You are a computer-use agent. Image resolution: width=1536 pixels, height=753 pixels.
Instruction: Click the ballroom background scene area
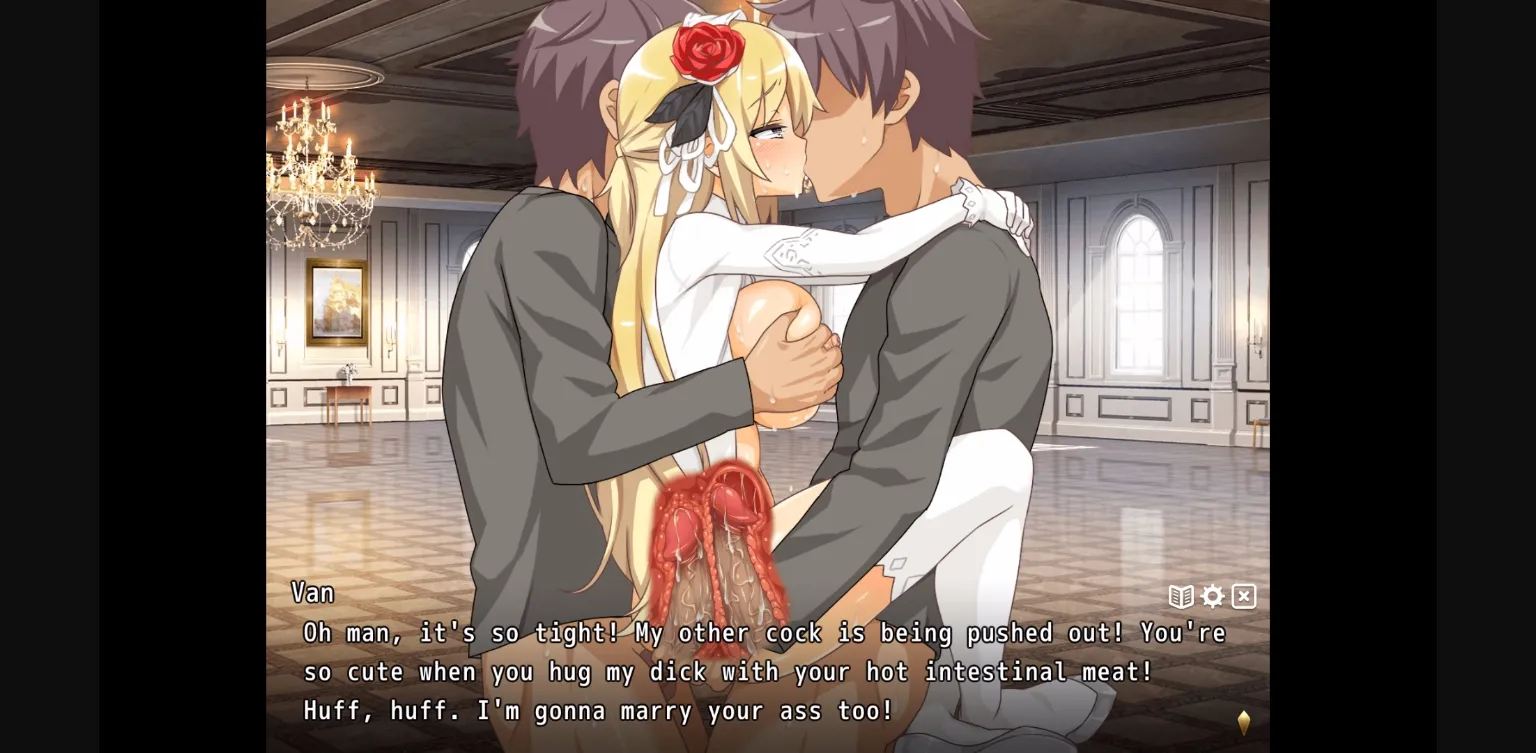tap(1150, 300)
